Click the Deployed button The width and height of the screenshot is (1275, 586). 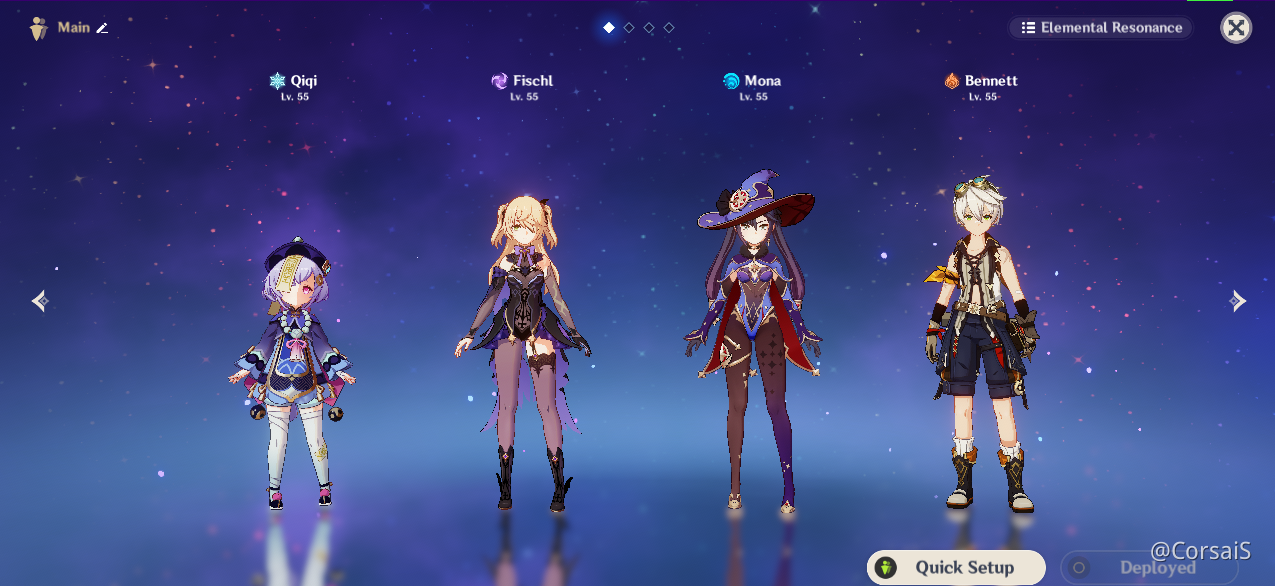click(1146, 568)
